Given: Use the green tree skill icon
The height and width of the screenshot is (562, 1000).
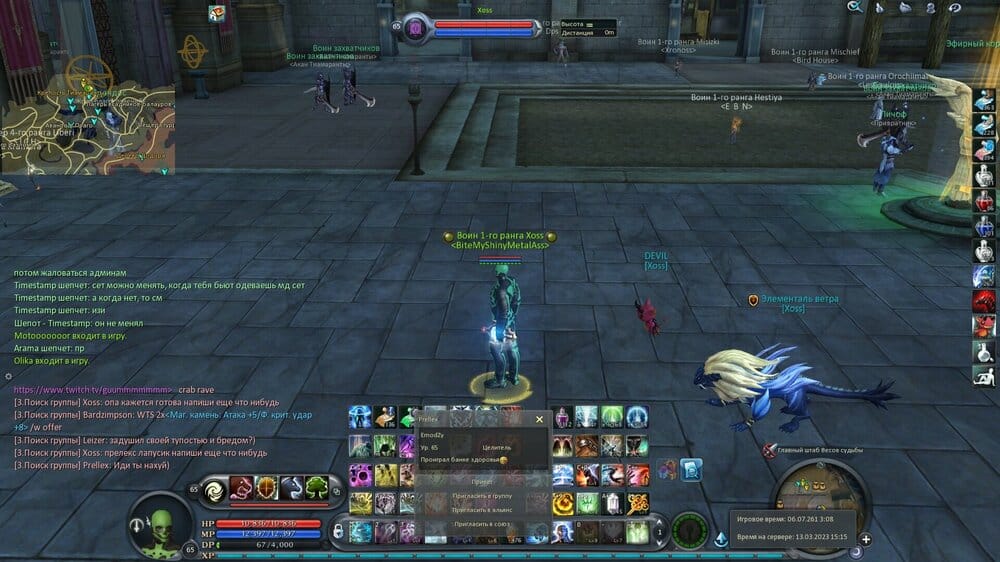Looking at the screenshot, I should click(317, 489).
